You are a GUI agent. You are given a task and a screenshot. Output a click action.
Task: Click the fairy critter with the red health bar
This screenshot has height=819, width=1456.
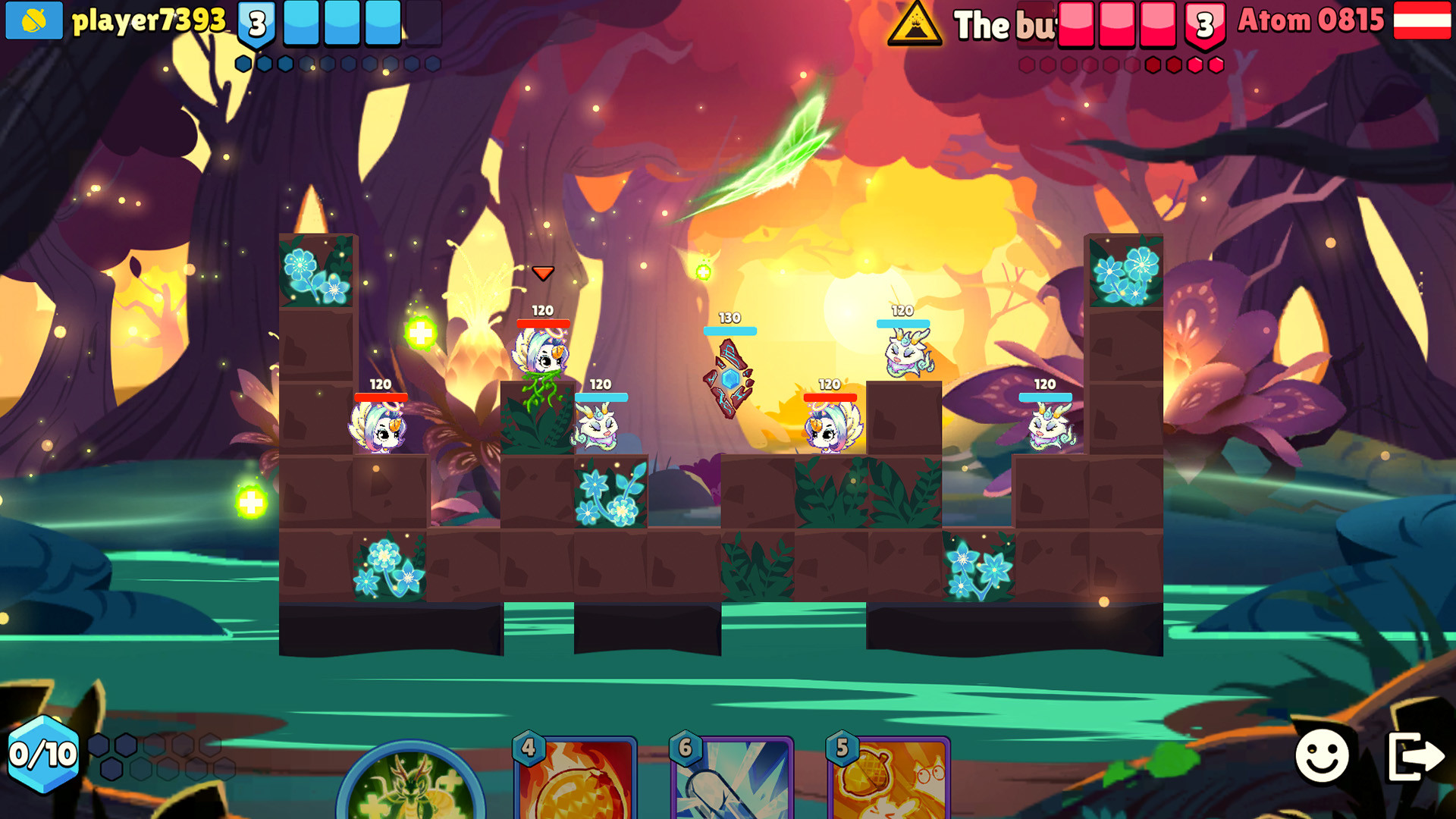click(x=543, y=356)
